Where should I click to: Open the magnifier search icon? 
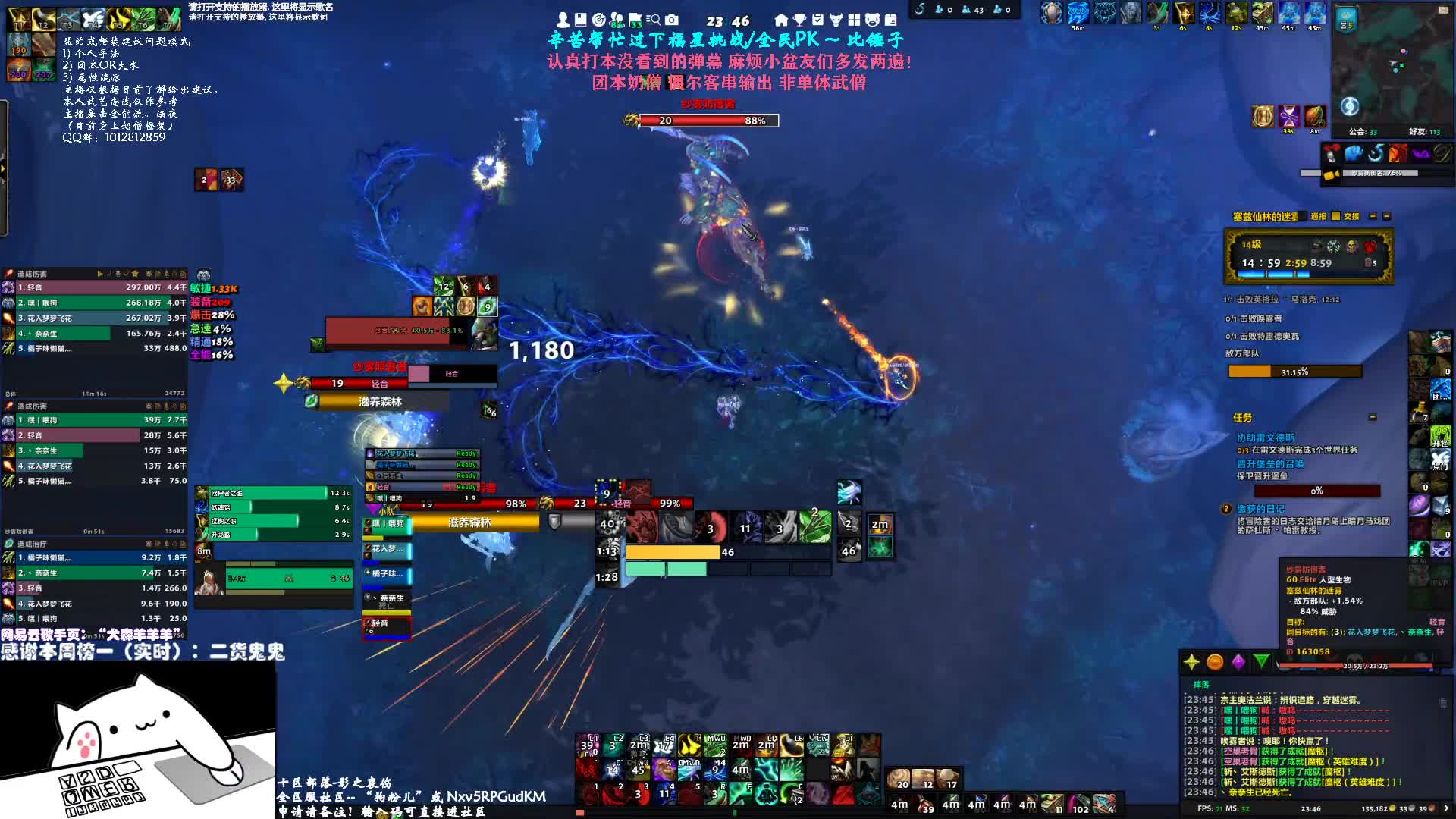[x=653, y=20]
